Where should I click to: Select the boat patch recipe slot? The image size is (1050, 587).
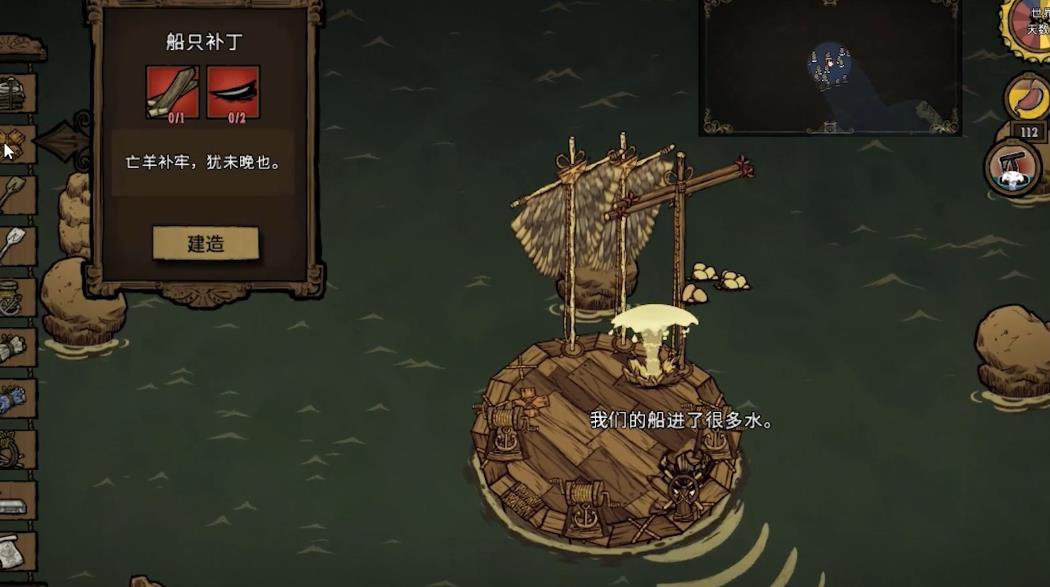(x=17, y=144)
